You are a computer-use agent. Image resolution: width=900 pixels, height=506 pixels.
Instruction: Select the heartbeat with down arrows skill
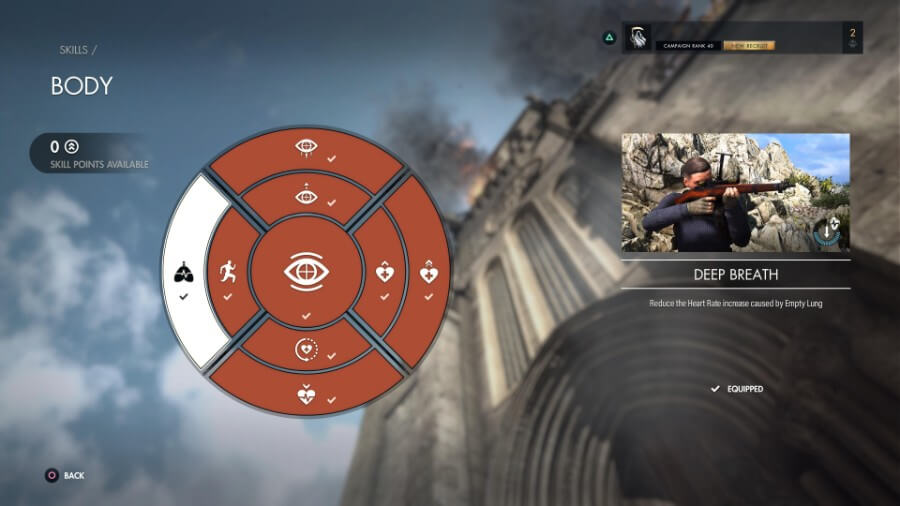point(307,394)
